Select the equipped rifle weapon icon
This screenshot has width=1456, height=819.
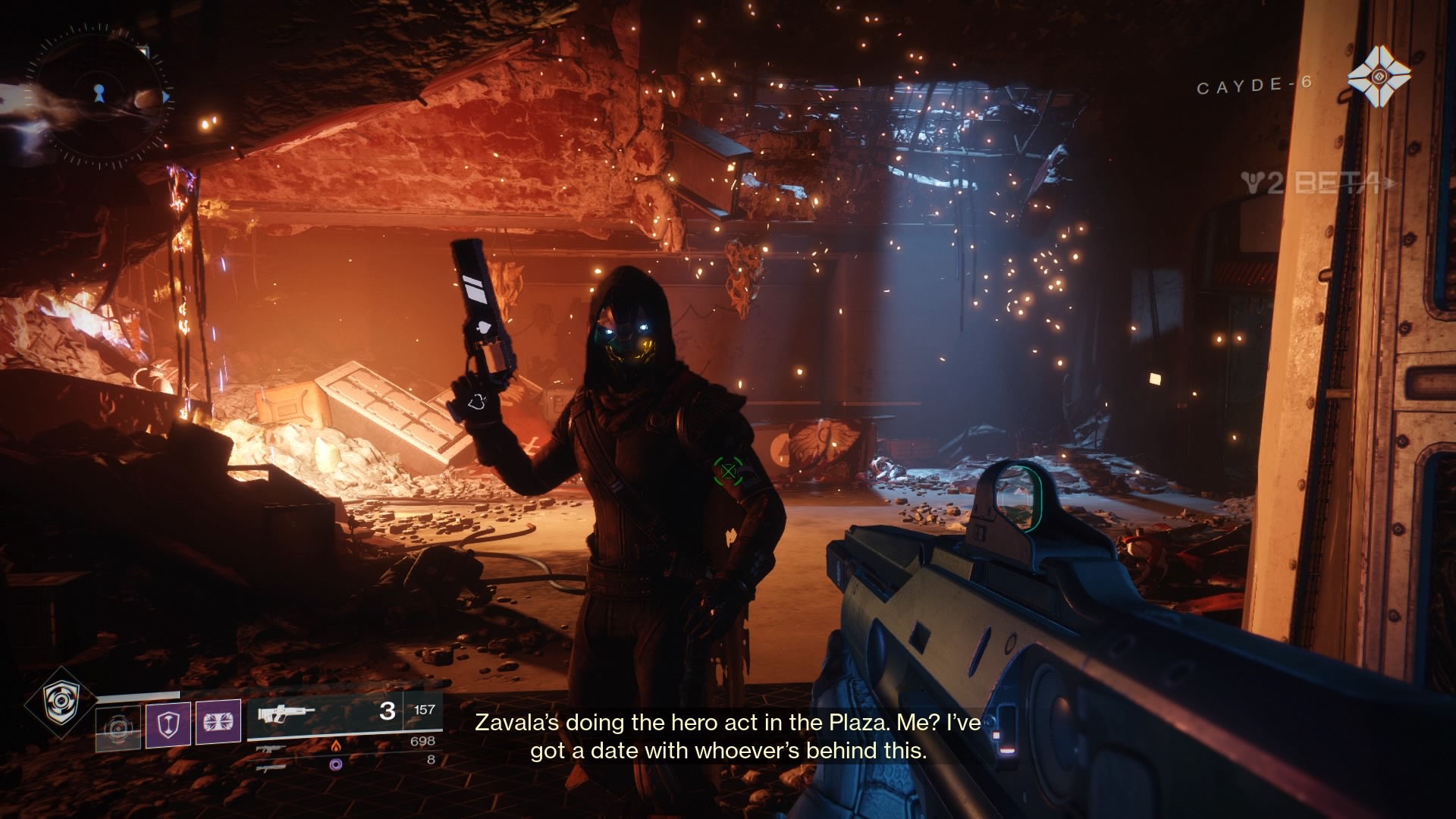(x=286, y=714)
